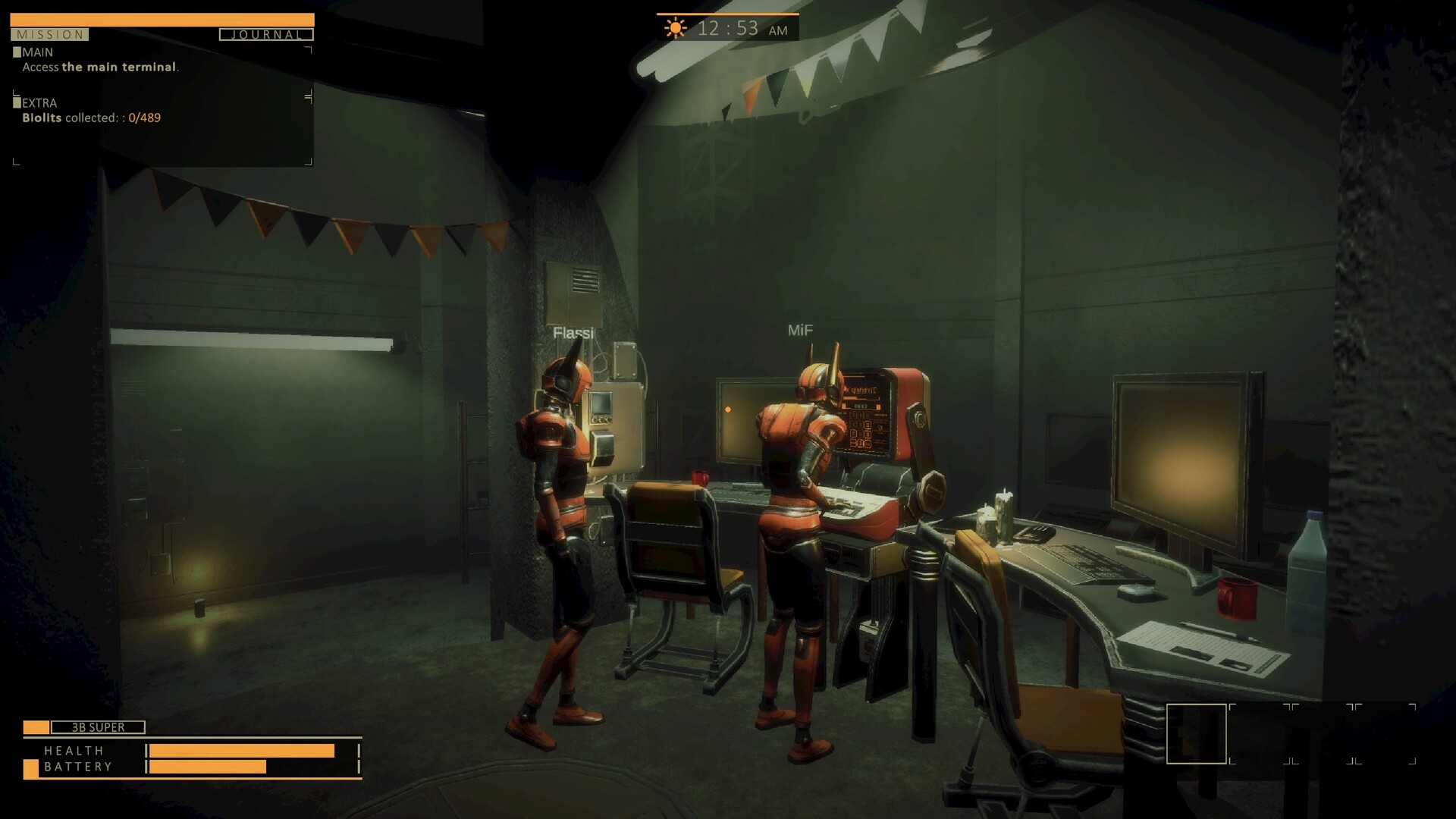Toggle the MAIN quest tracking checkbox

click(16, 51)
